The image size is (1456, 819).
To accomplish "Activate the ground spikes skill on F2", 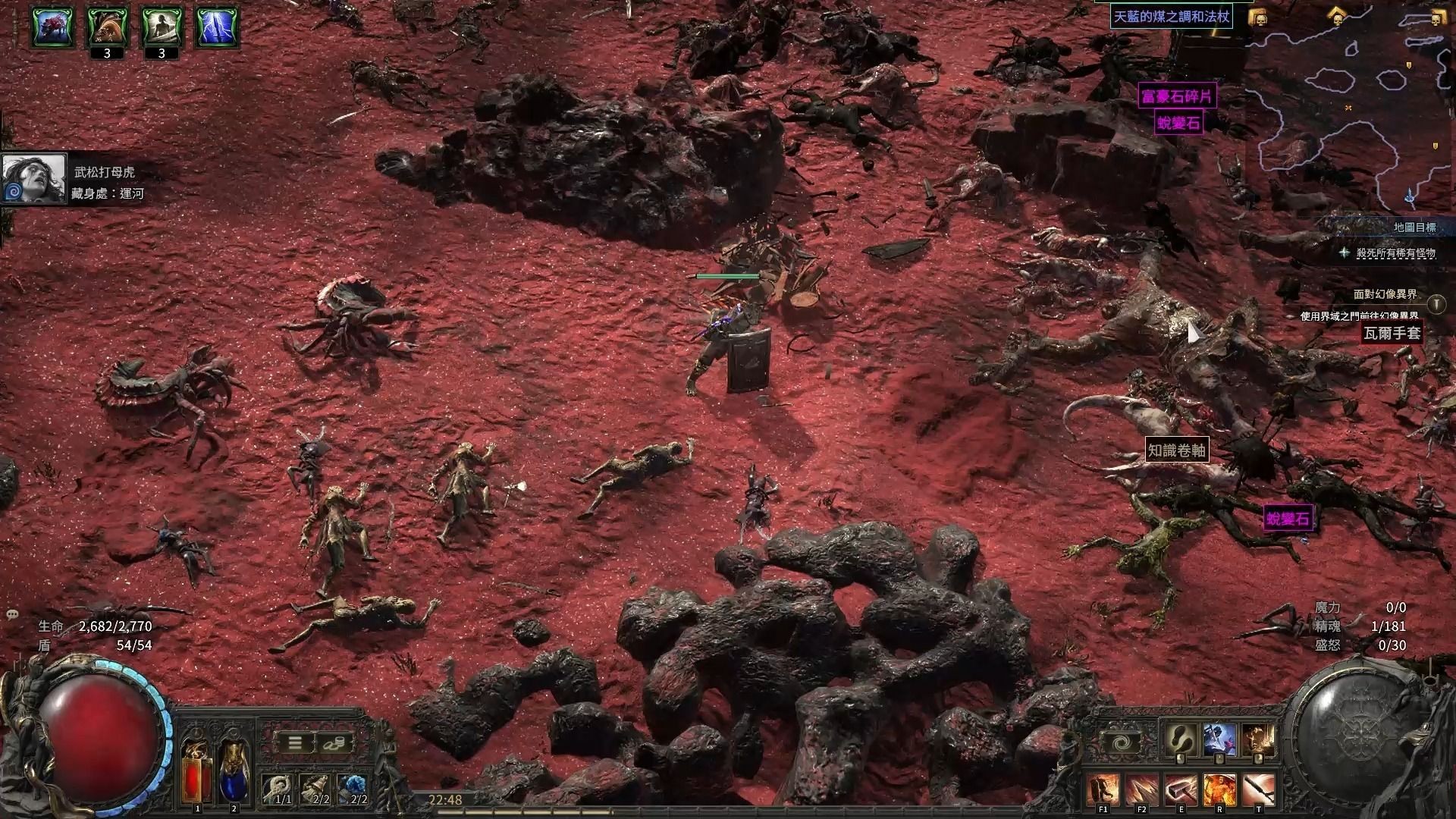I will (x=1141, y=790).
